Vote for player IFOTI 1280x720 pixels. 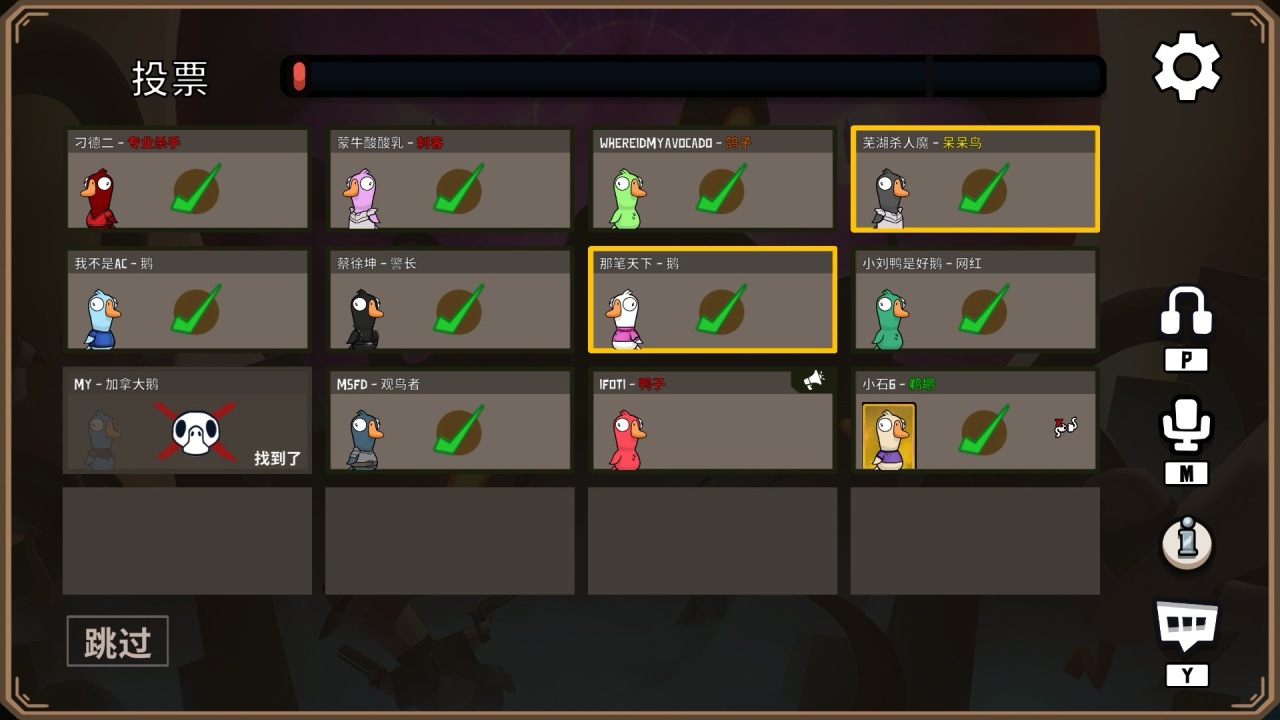[x=712, y=420]
